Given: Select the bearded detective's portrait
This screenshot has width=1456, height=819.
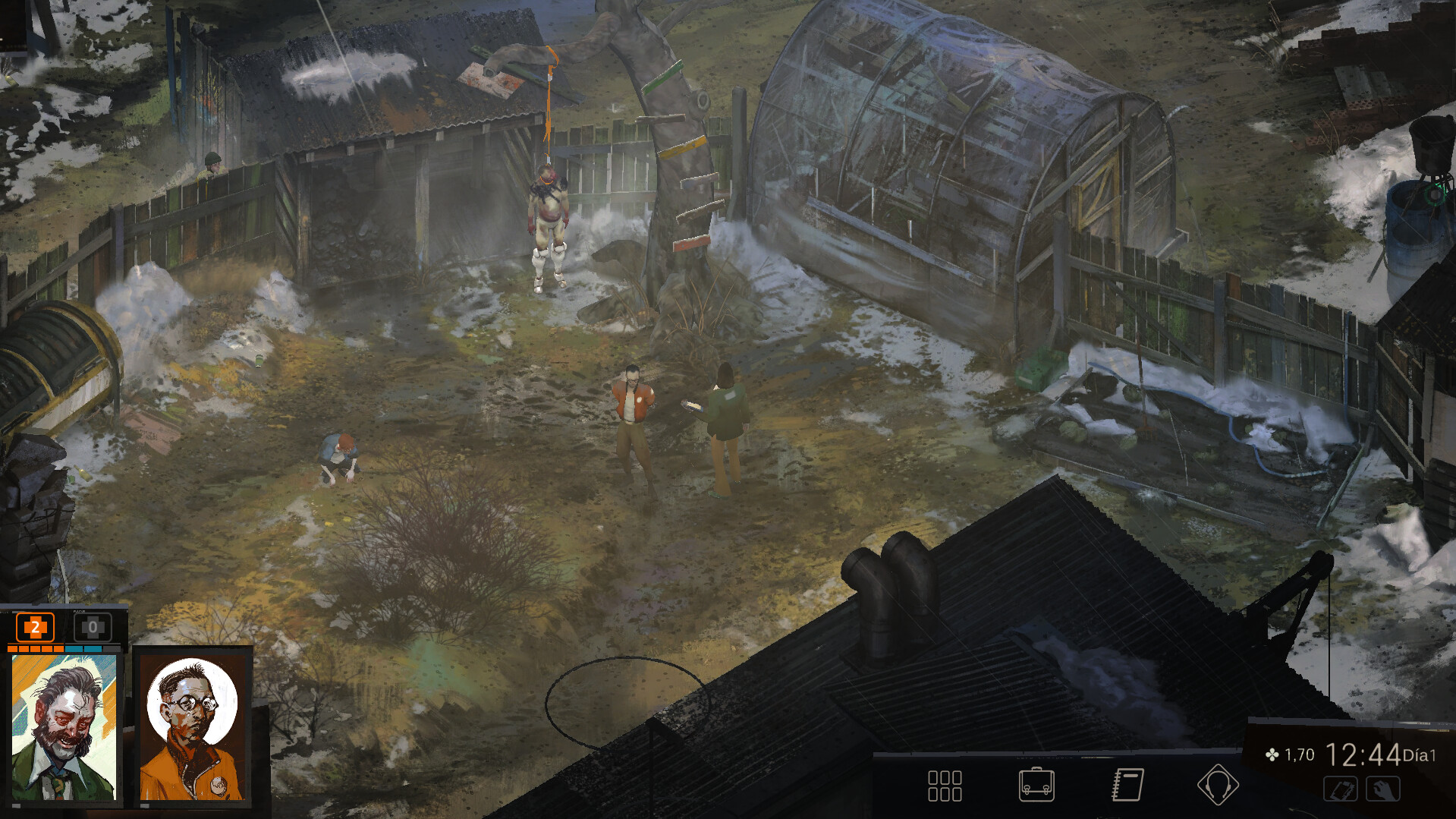Looking at the screenshot, I should click(x=64, y=727).
